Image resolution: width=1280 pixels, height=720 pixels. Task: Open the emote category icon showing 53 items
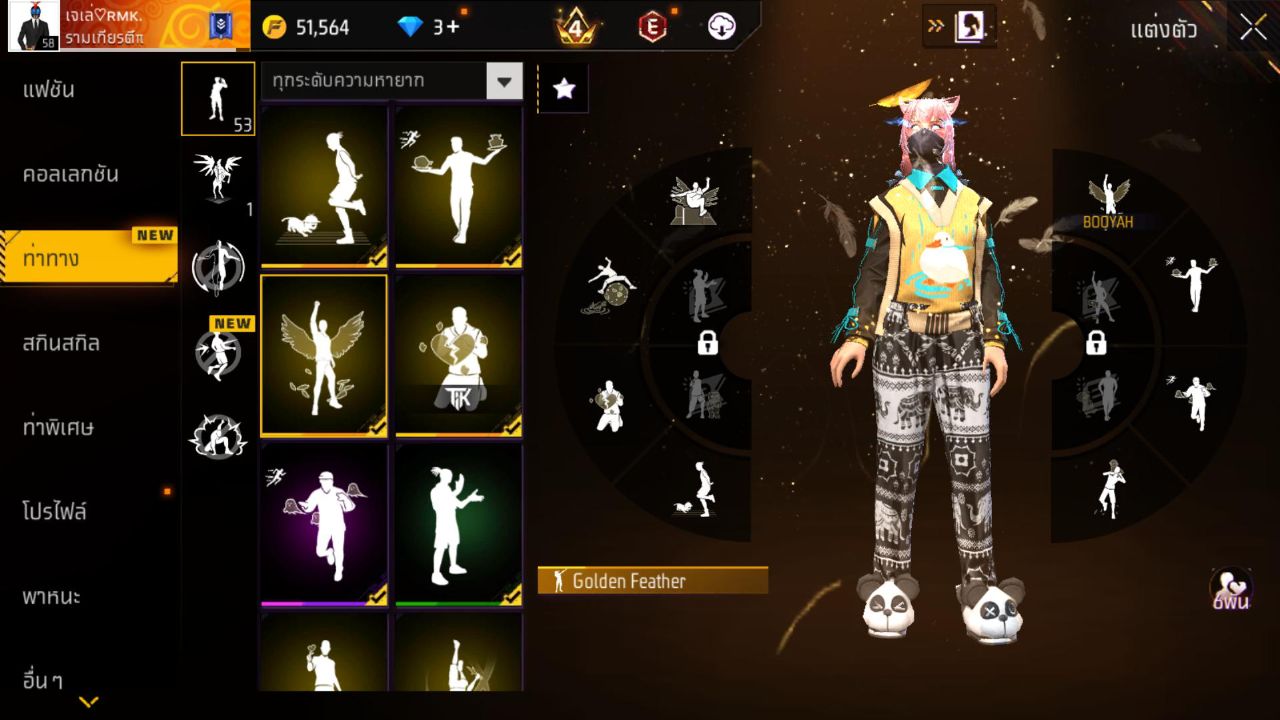pyautogui.click(x=218, y=98)
